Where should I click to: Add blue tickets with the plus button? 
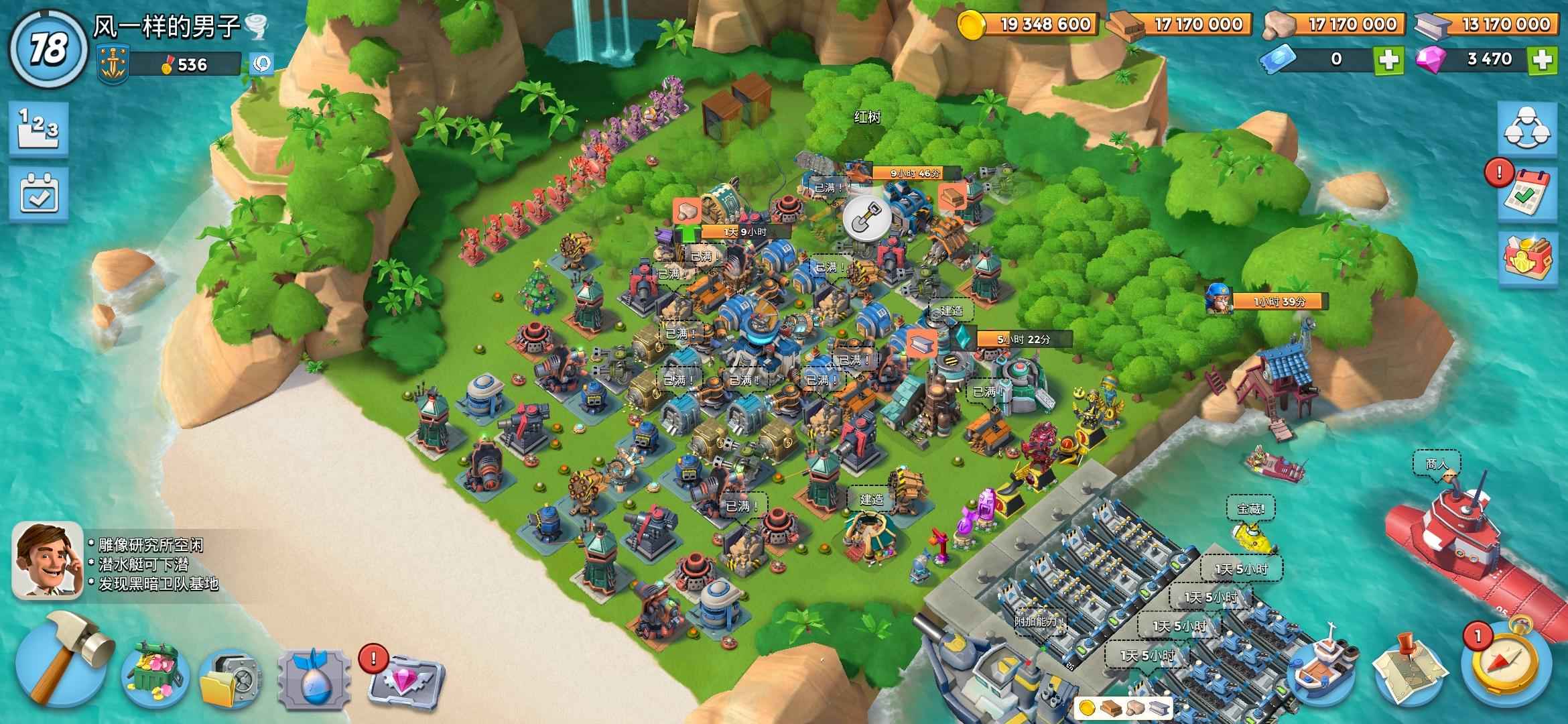click(1388, 60)
